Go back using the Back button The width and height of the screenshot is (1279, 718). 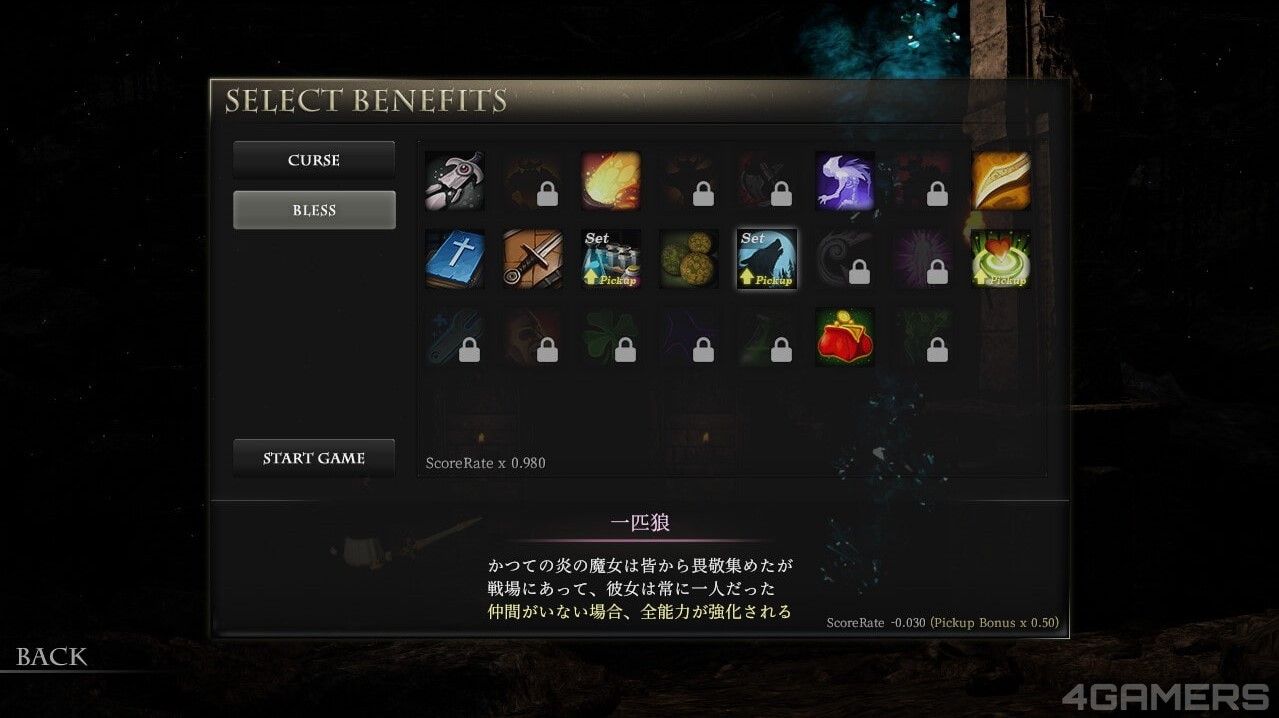point(52,657)
